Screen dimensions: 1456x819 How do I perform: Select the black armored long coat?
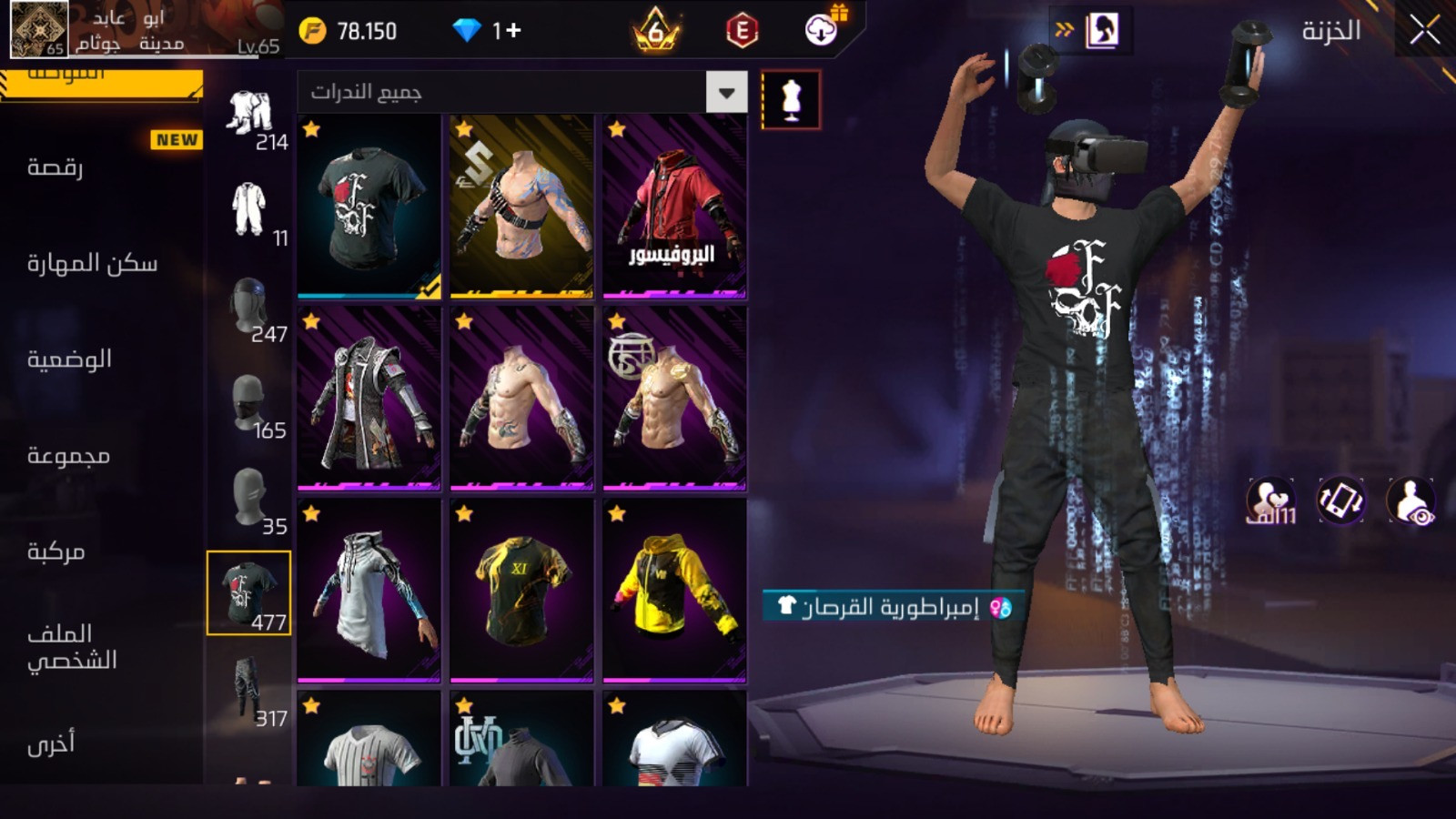click(x=369, y=399)
